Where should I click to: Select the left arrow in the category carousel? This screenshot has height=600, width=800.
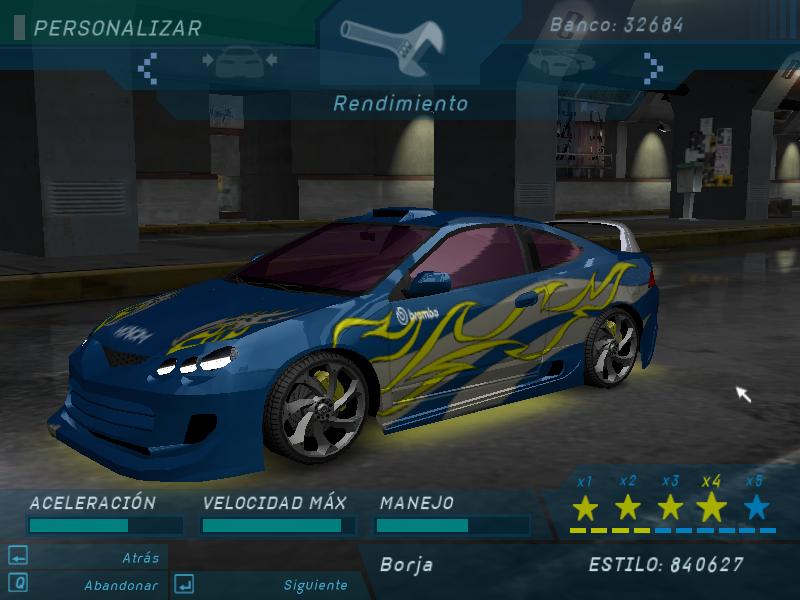coord(148,66)
